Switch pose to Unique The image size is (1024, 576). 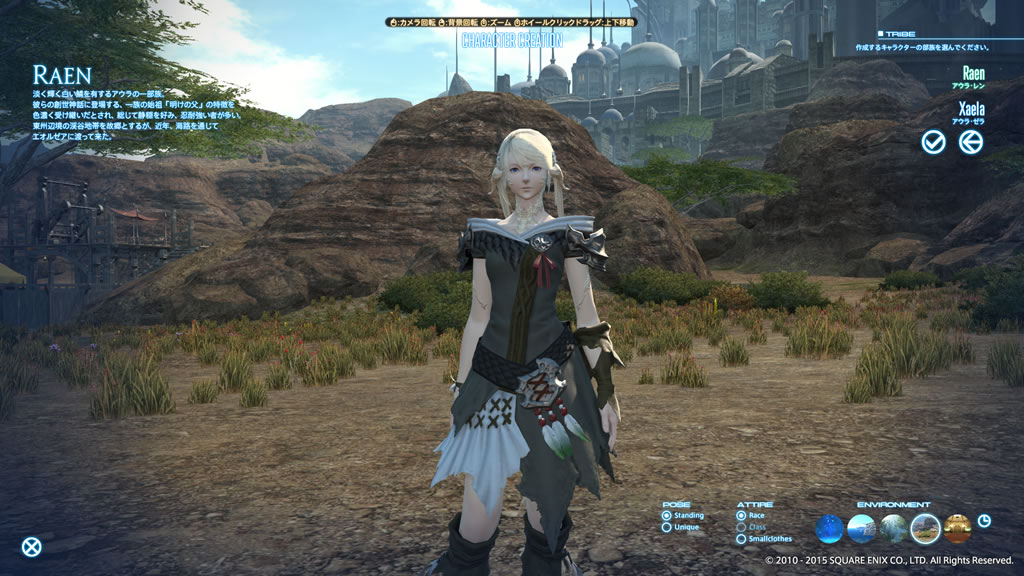pyautogui.click(x=667, y=527)
